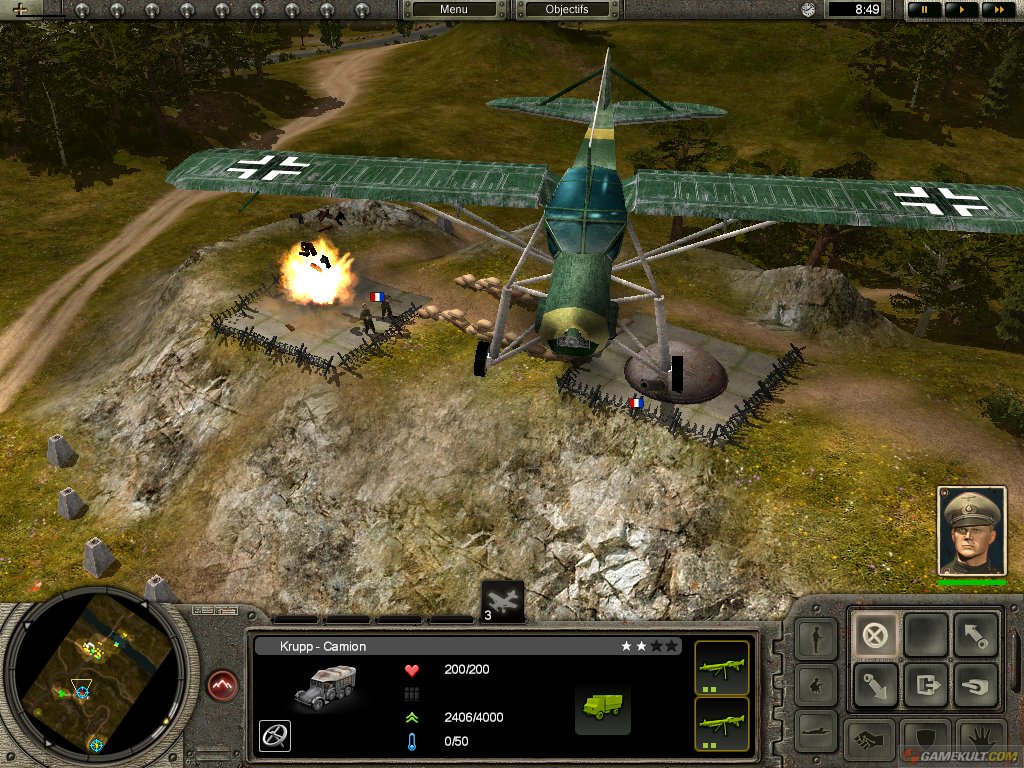Screen dimensions: 1024x768
Task: Toggle the red mountain minimap button
Action: tap(223, 687)
